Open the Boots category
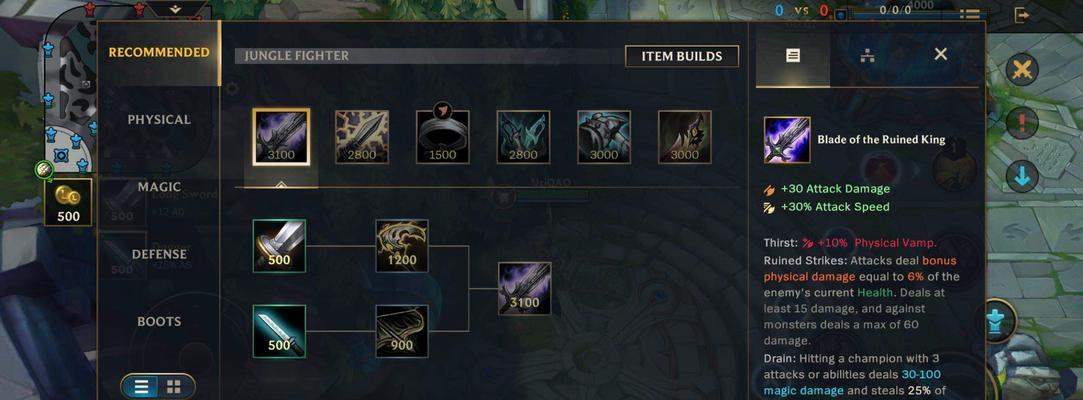Image resolution: width=1083 pixels, height=400 pixels. coord(159,321)
